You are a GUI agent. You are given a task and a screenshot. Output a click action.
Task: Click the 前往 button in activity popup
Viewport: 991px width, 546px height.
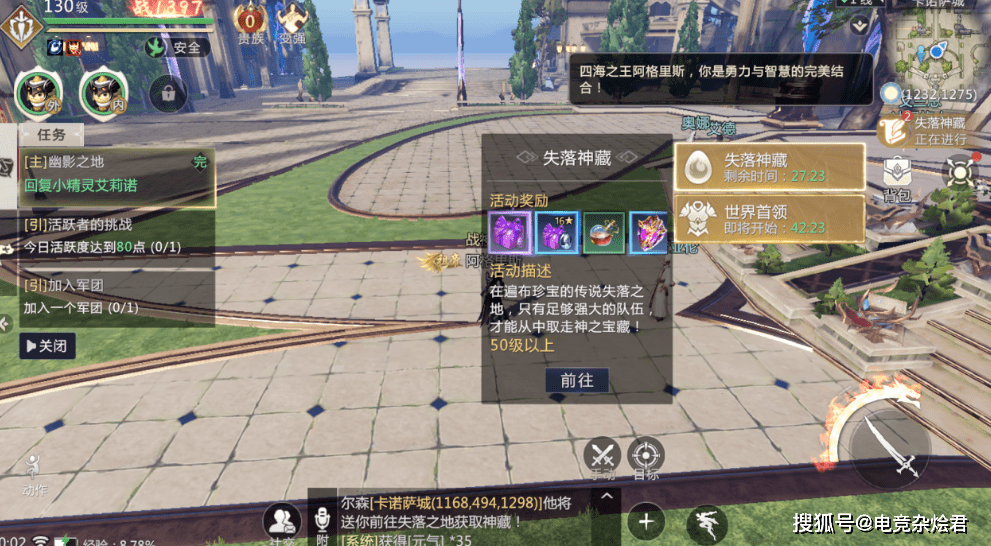click(577, 380)
